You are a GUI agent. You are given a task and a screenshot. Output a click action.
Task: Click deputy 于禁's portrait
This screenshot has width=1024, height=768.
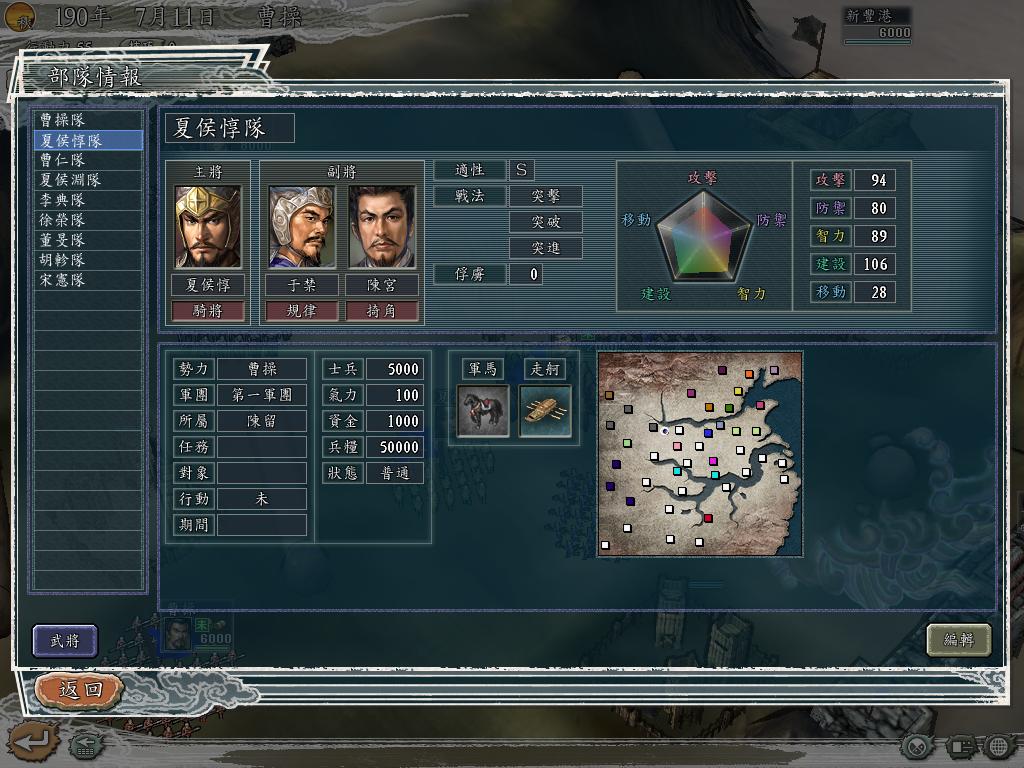point(301,226)
